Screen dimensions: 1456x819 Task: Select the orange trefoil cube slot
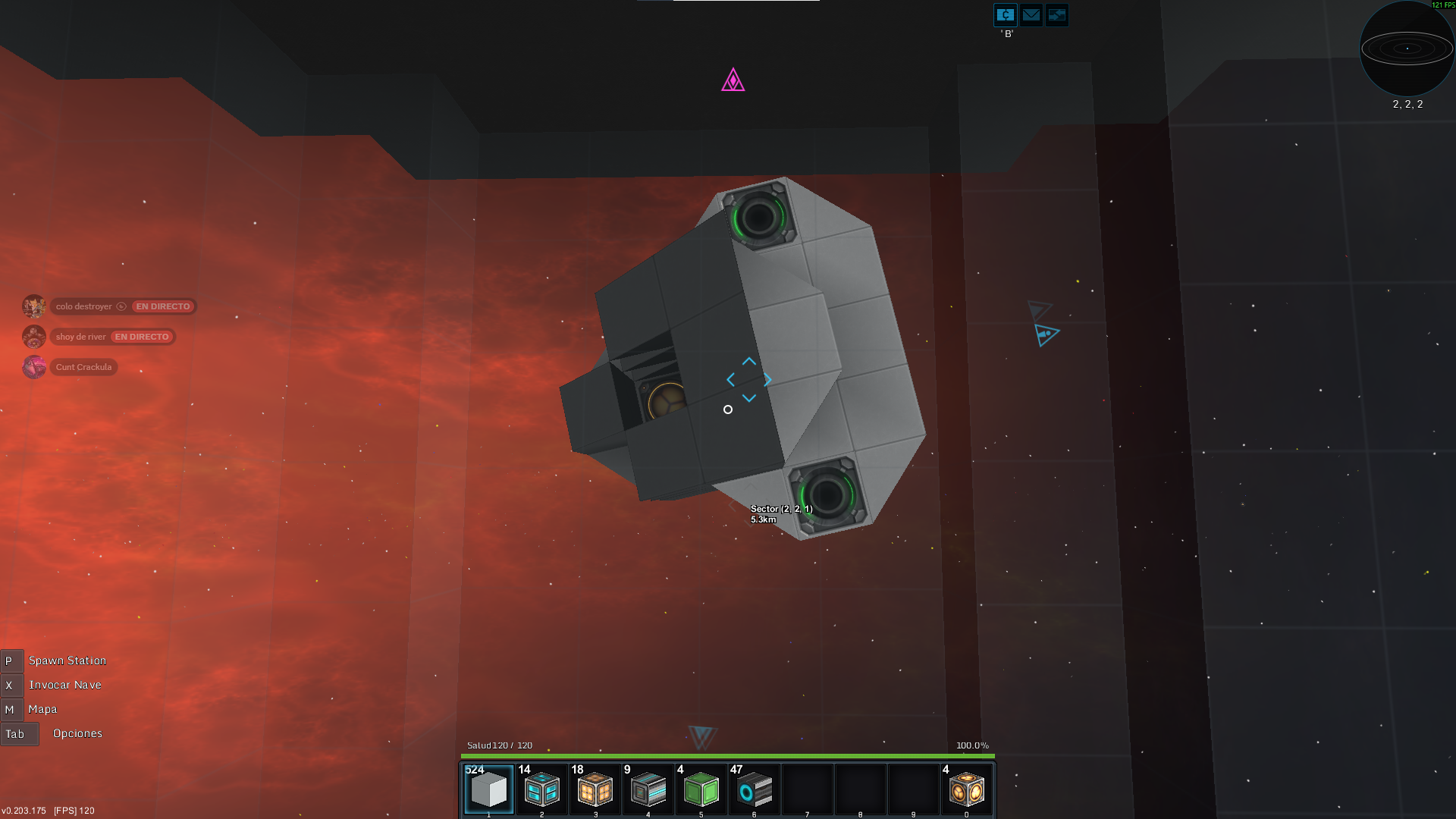(966, 790)
